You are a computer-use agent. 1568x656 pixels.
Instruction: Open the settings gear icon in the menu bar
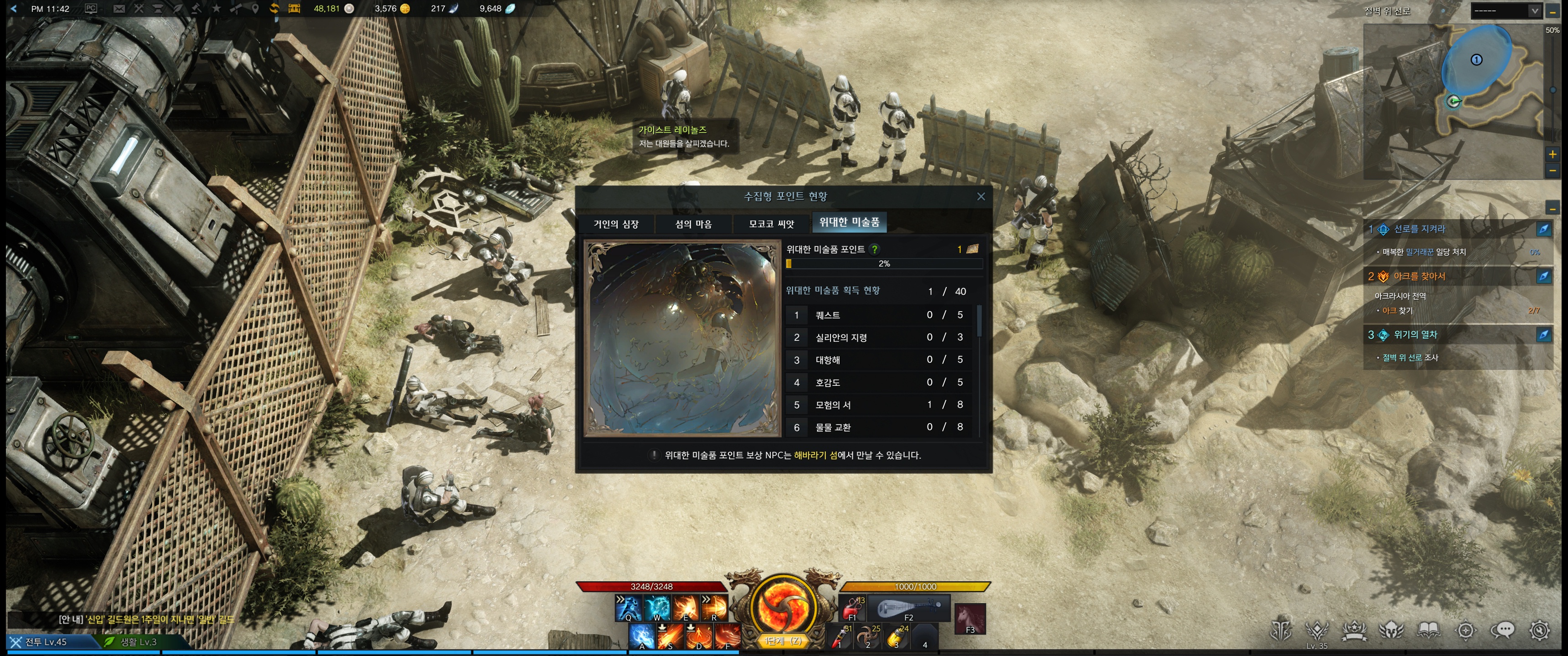1539,630
